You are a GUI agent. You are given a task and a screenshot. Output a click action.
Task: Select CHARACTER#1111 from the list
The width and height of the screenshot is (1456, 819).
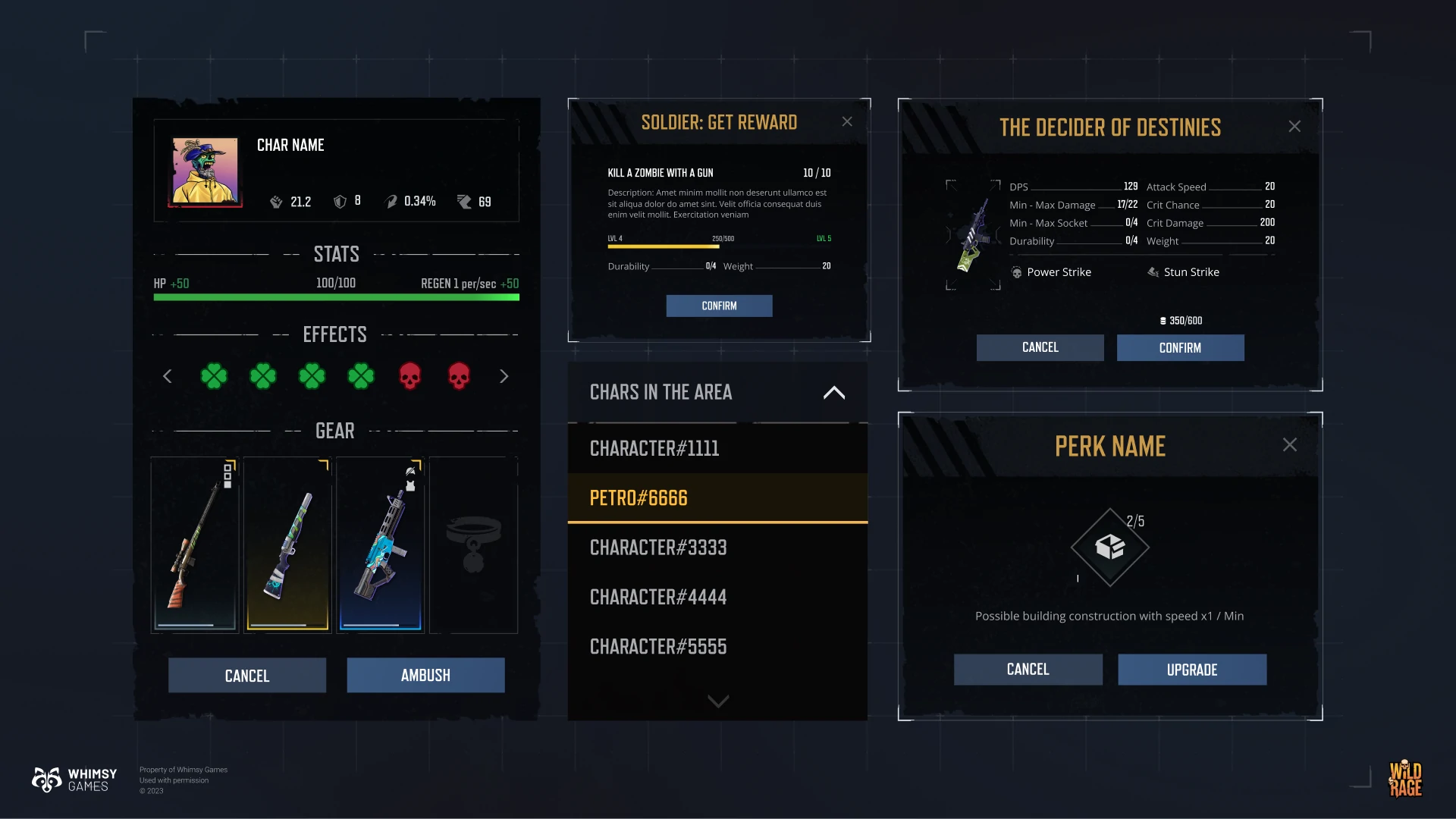point(717,448)
